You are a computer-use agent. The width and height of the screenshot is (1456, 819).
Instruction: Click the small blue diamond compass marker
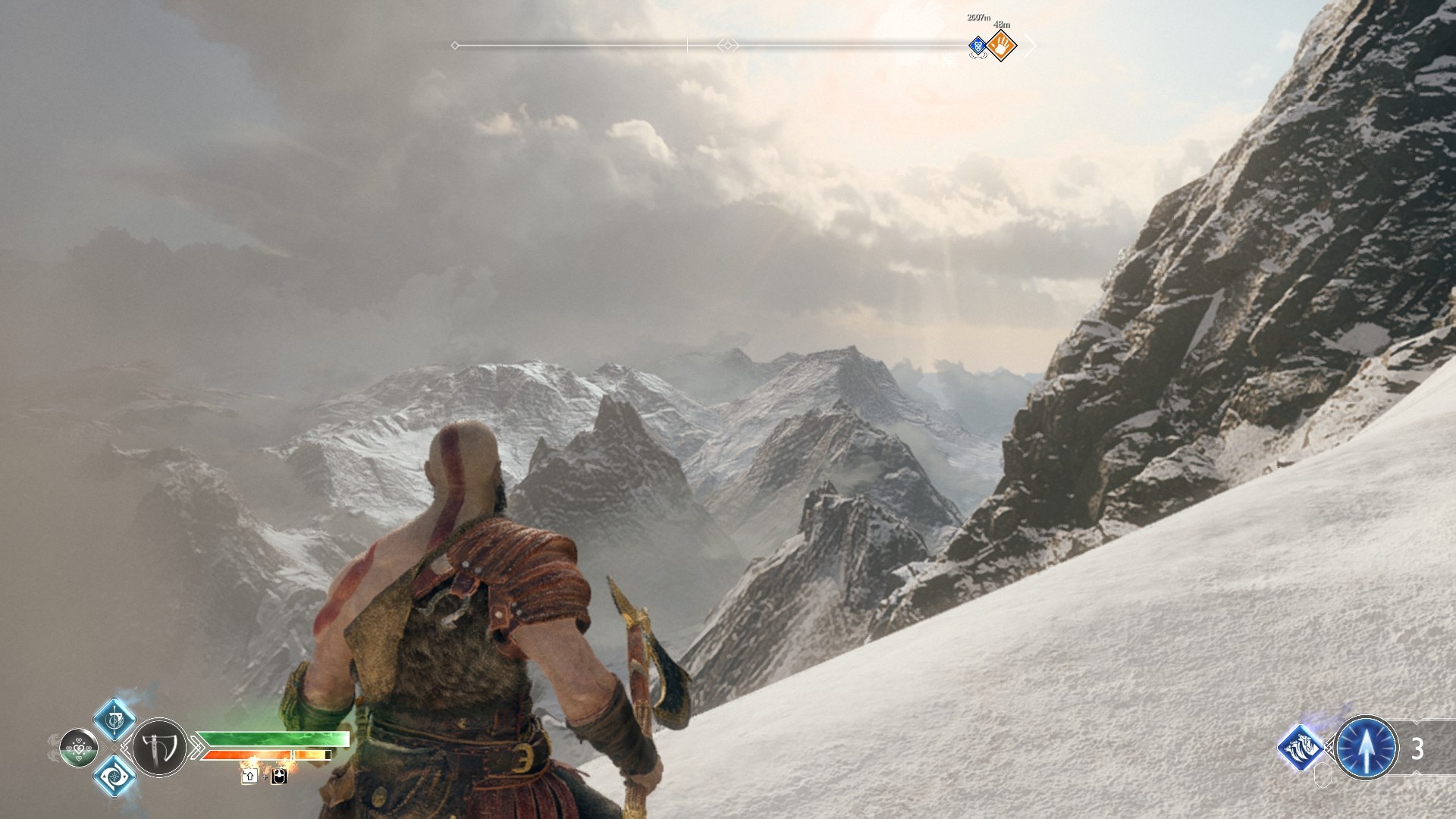point(978,47)
